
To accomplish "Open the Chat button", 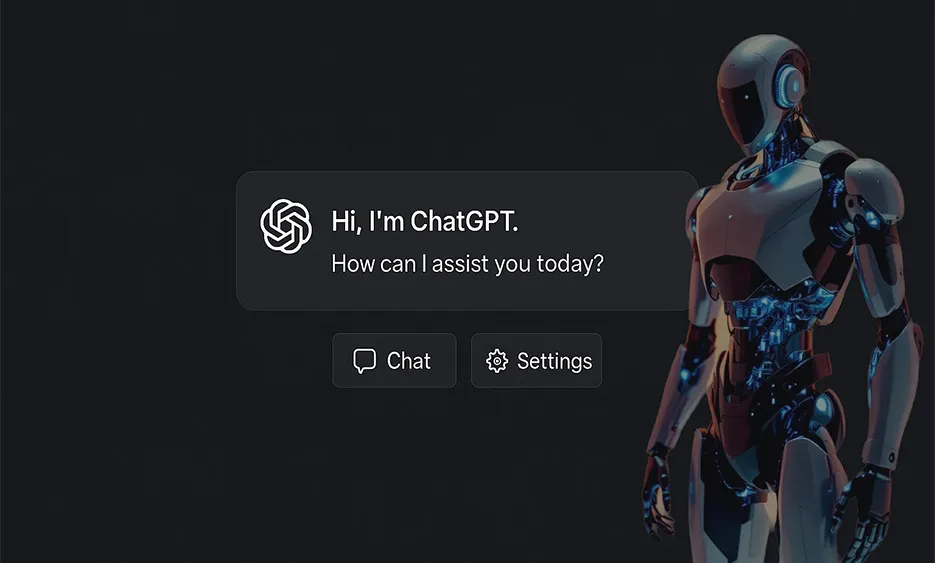I will tap(394, 361).
